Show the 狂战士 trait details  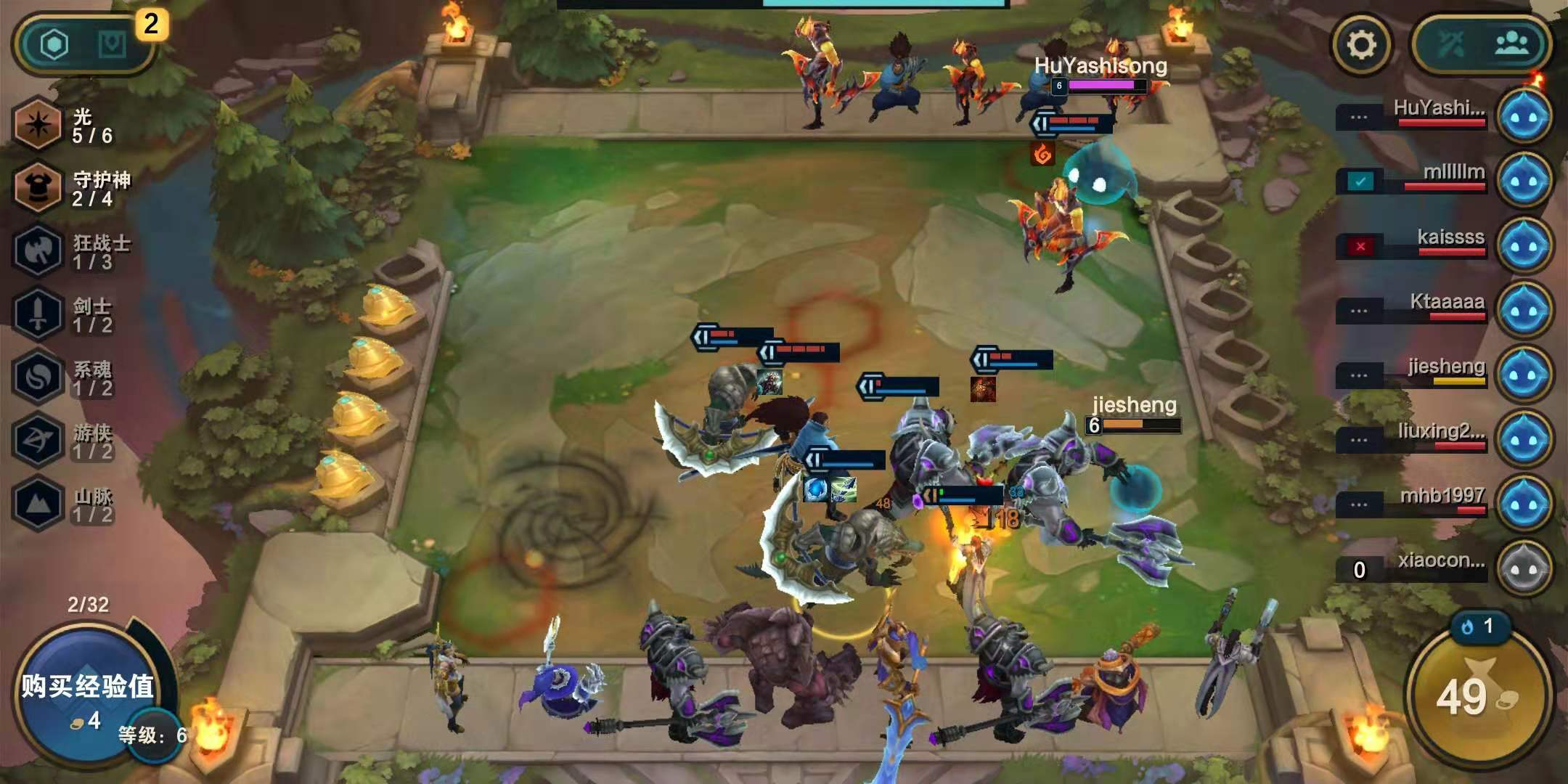coord(73,251)
